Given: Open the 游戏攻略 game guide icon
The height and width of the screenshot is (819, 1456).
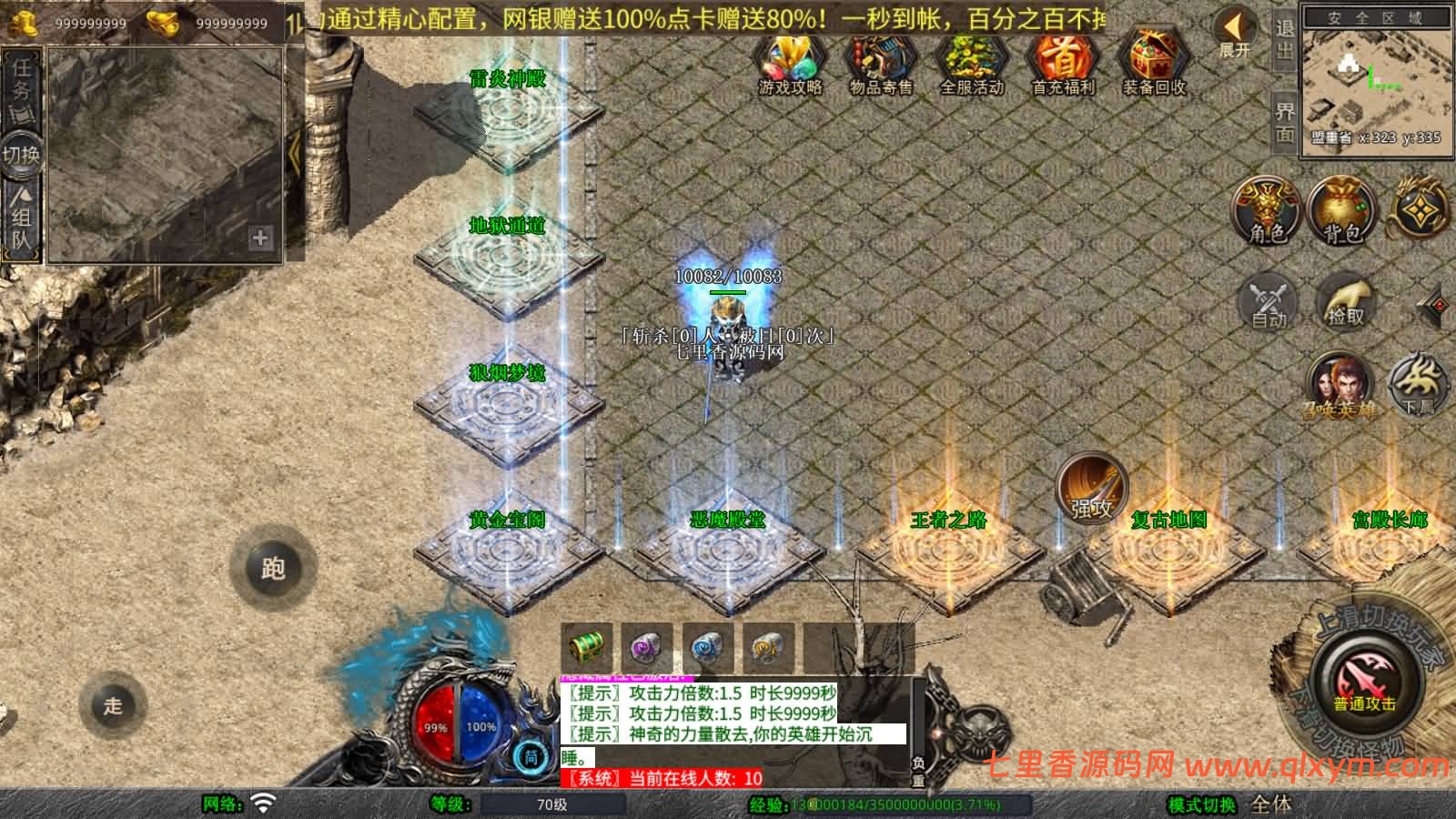Looking at the screenshot, I should pyautogui.click(x=790, y=62).
